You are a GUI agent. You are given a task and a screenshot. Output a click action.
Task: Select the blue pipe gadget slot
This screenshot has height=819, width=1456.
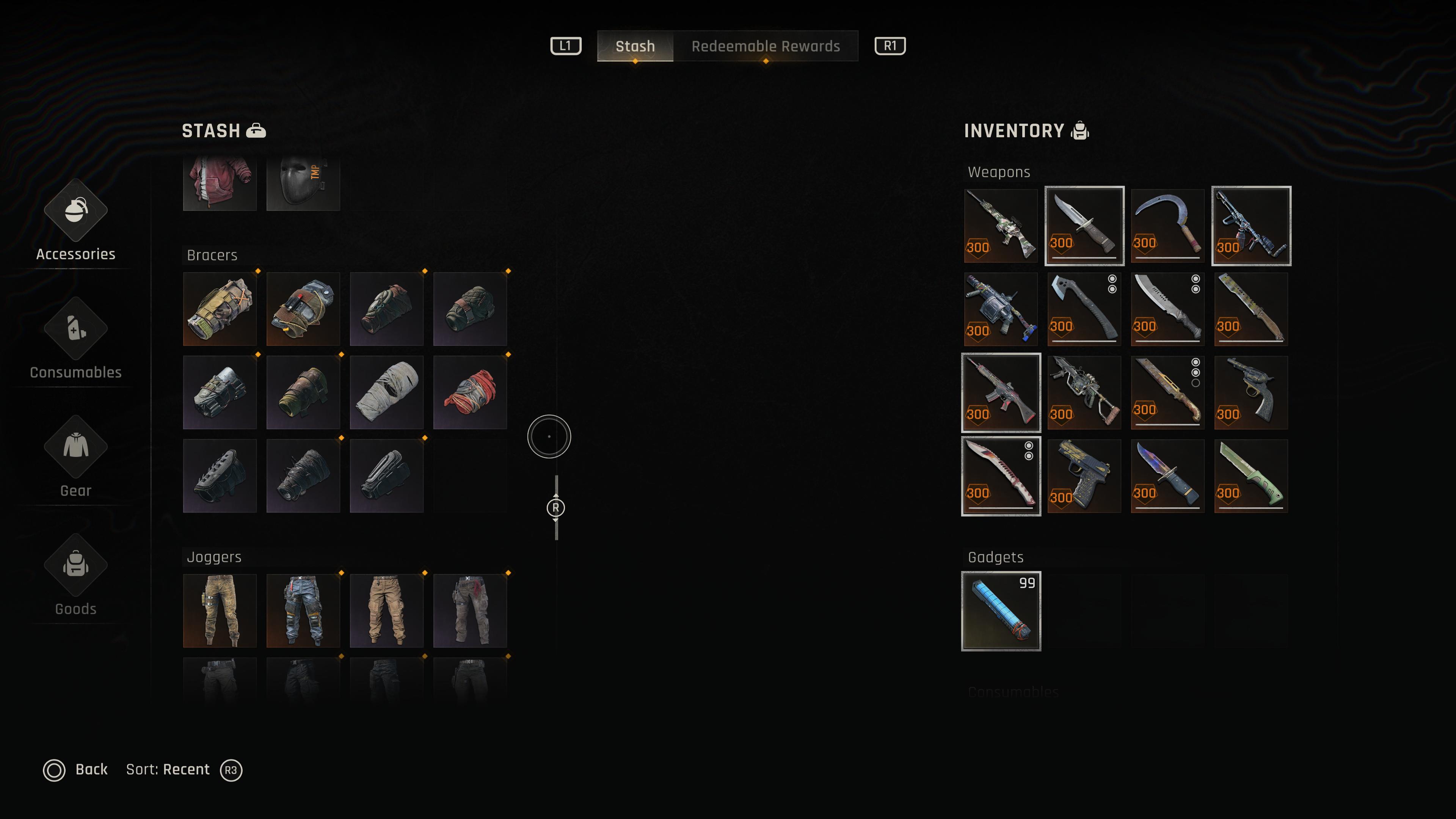tap(1001, 611)
